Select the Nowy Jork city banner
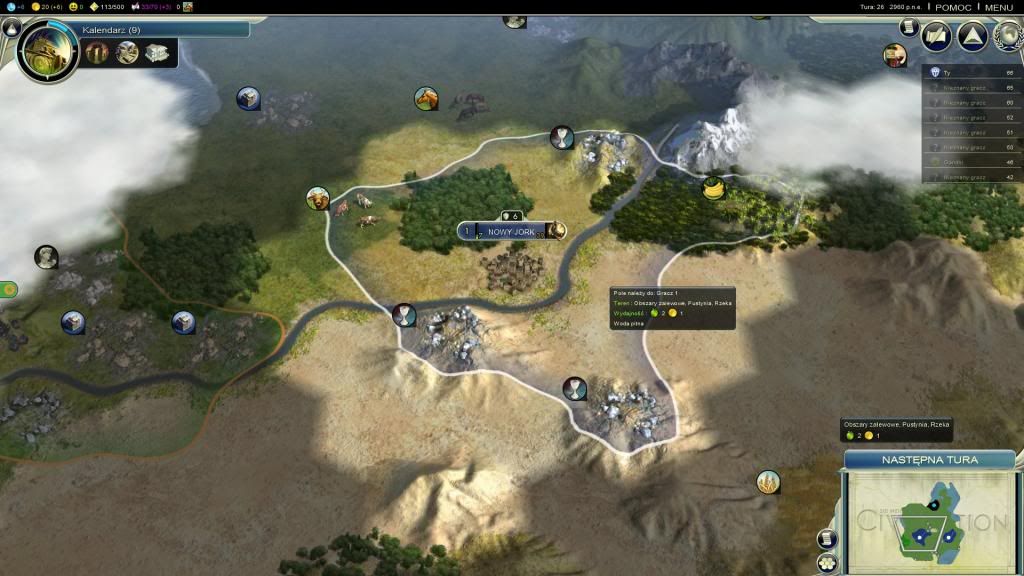 click(511, 231)
